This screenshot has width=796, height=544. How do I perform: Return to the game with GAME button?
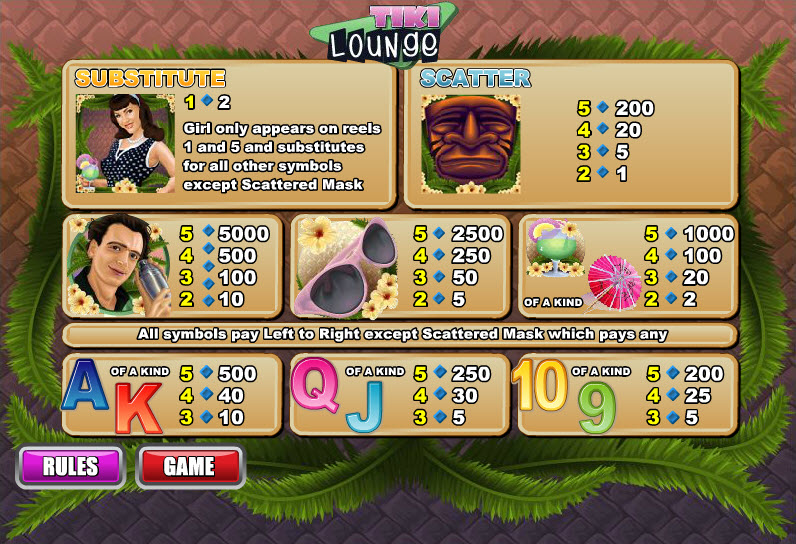(x=189, y=466)
